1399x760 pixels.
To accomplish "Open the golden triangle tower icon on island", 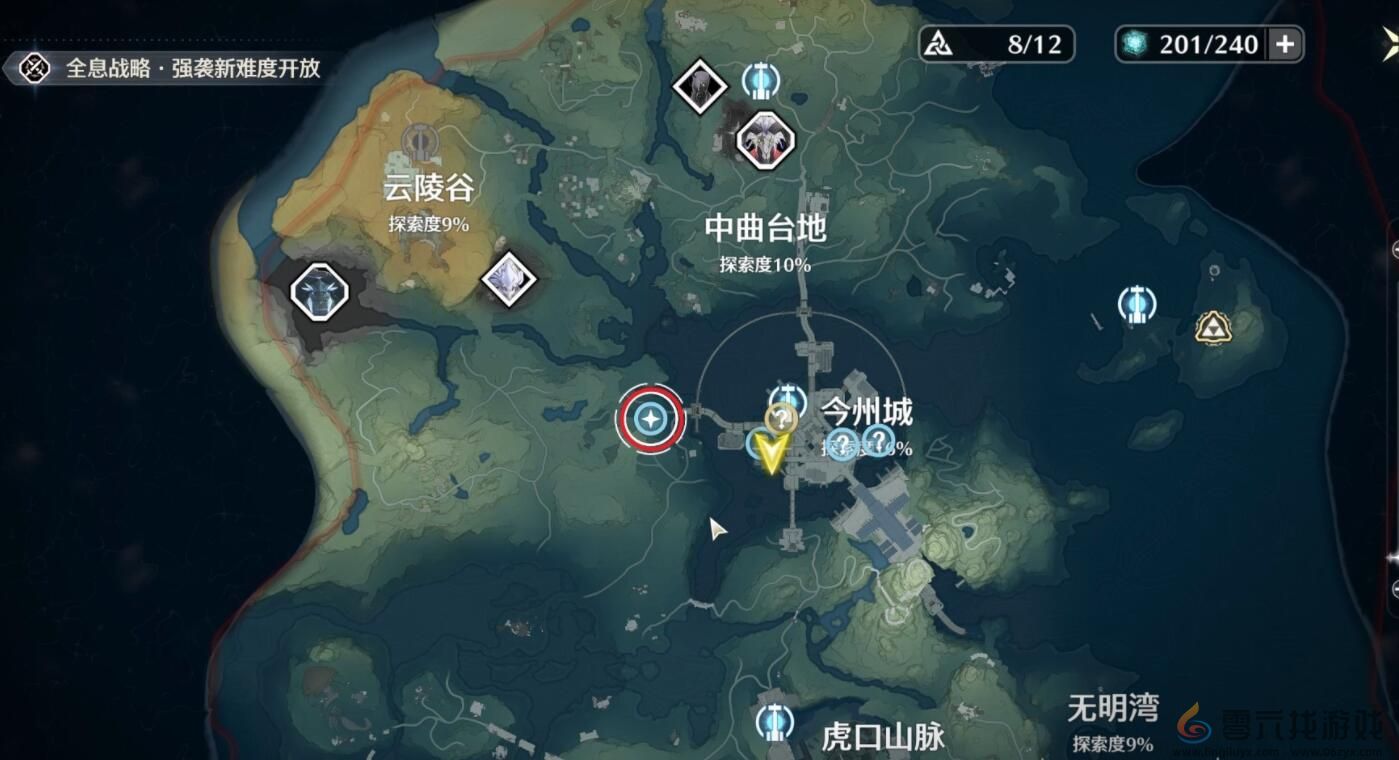I will pos(1211,326).
